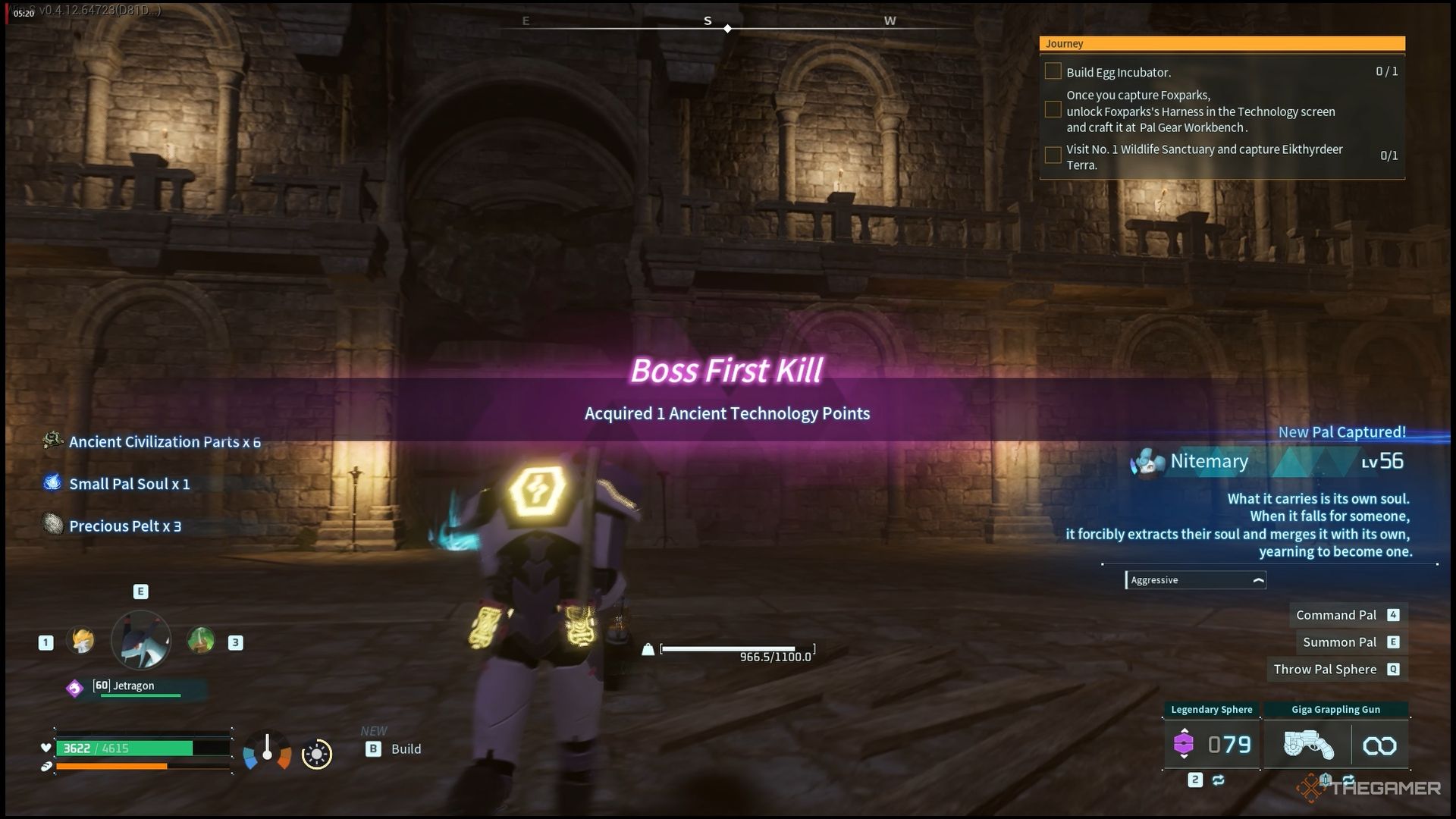Click the Nitemary captured Pal icon
Image resolution: width=1456 pixels, height=819 pixels.
coord(1147,462)
